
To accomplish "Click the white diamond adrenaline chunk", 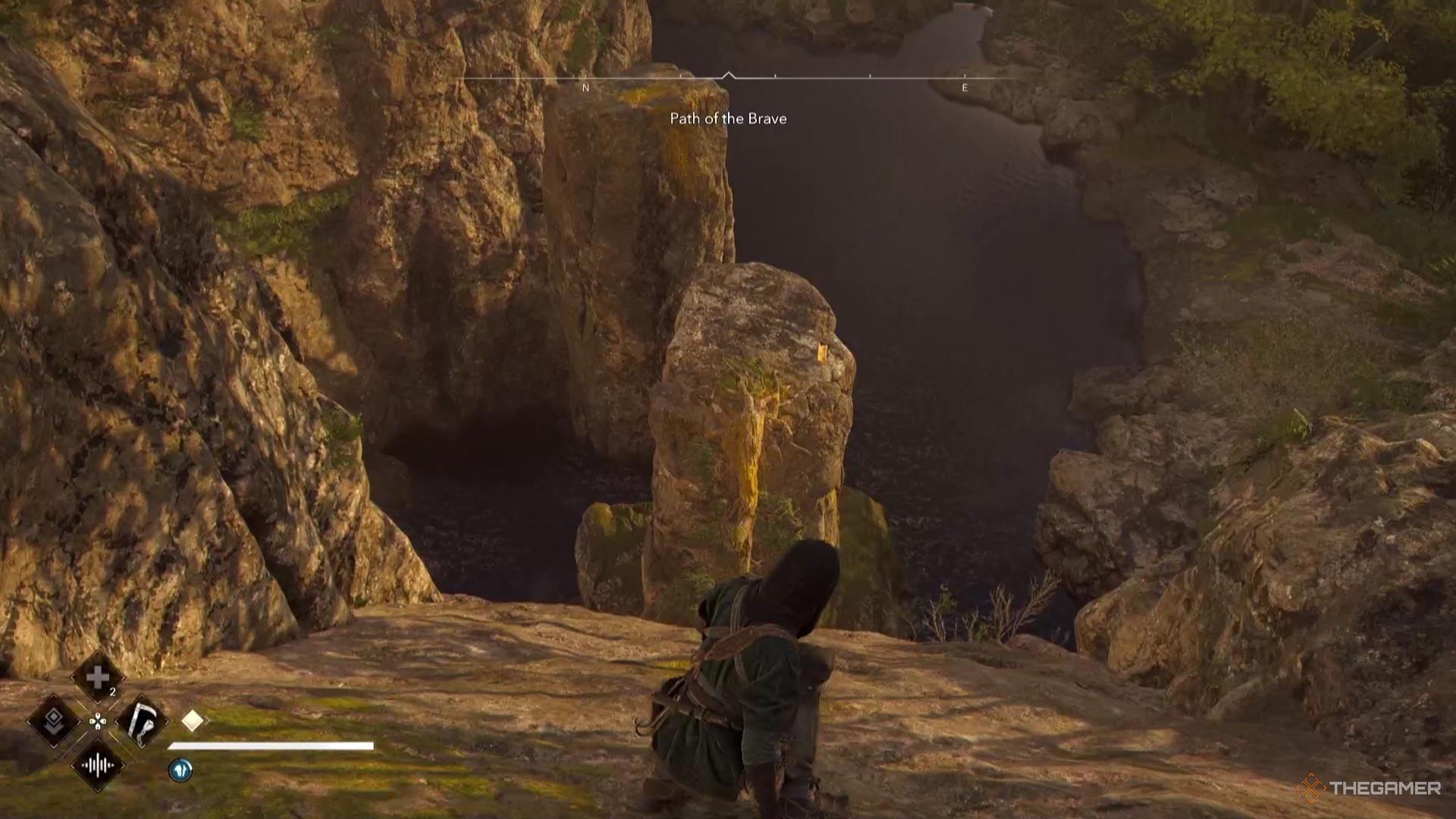I will [x=193, y=720].
